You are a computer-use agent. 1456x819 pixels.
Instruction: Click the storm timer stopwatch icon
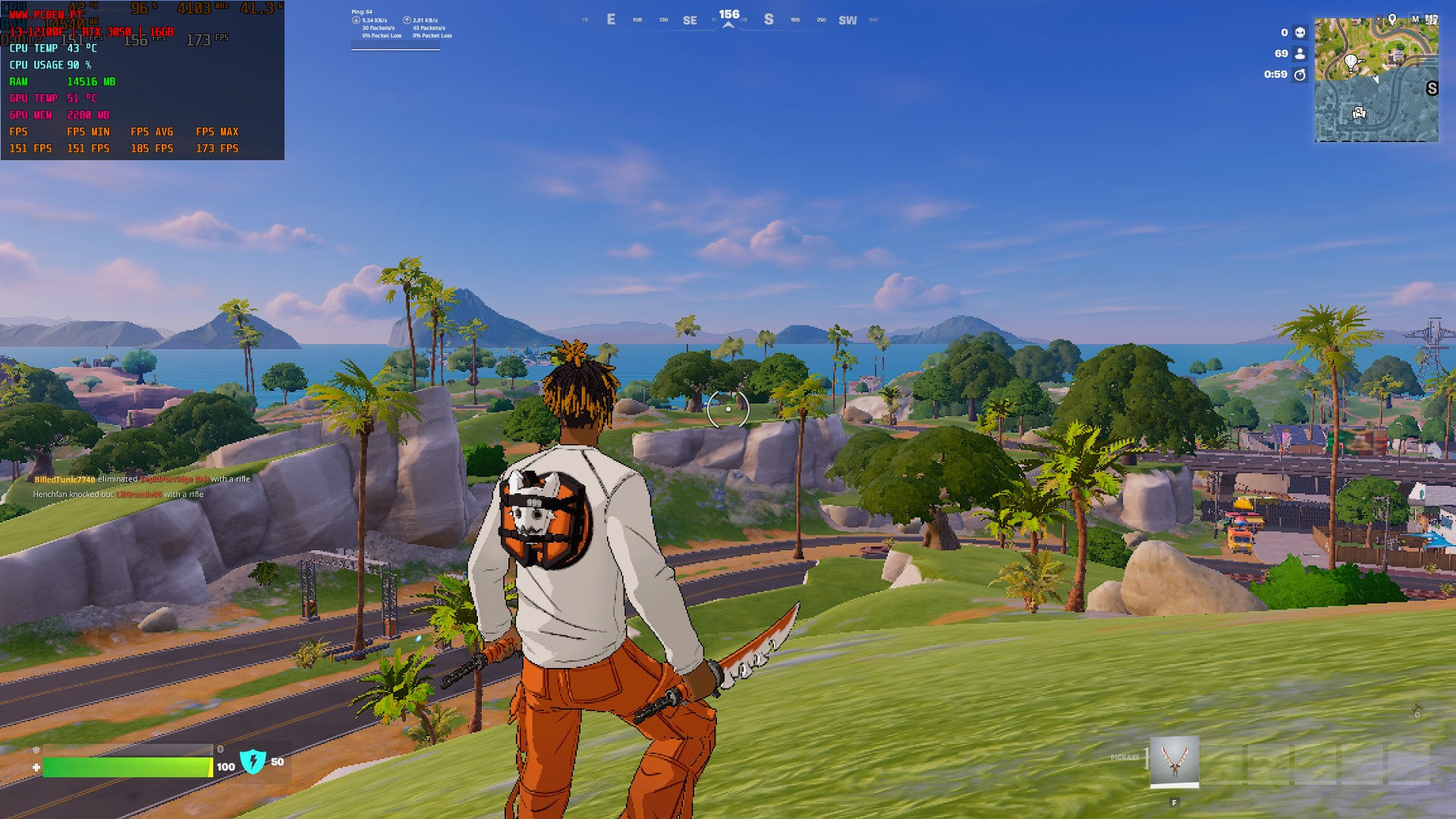click(1300, 74)
